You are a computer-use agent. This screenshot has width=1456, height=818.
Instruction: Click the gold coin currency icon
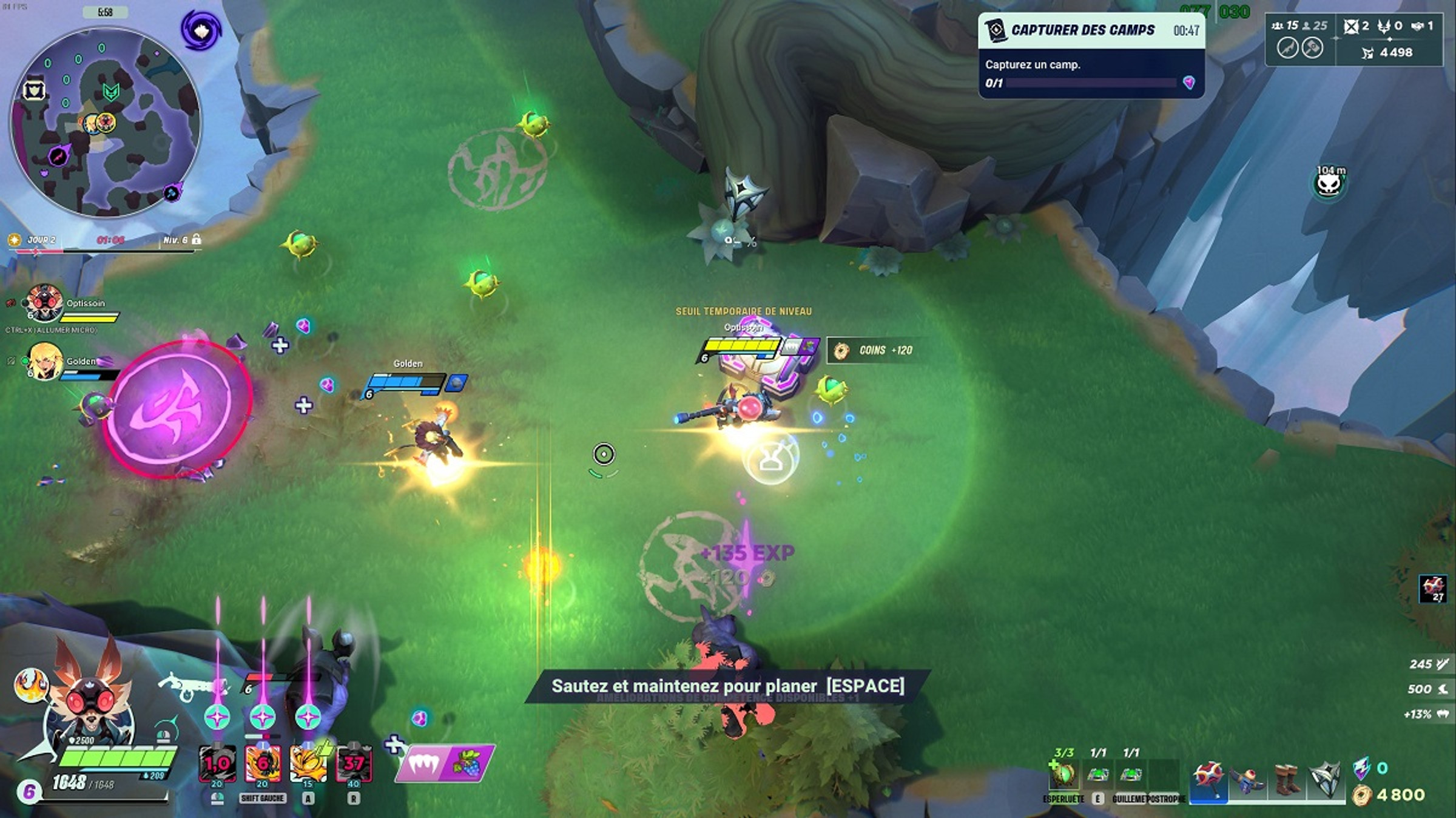(x=1363, y=795)
